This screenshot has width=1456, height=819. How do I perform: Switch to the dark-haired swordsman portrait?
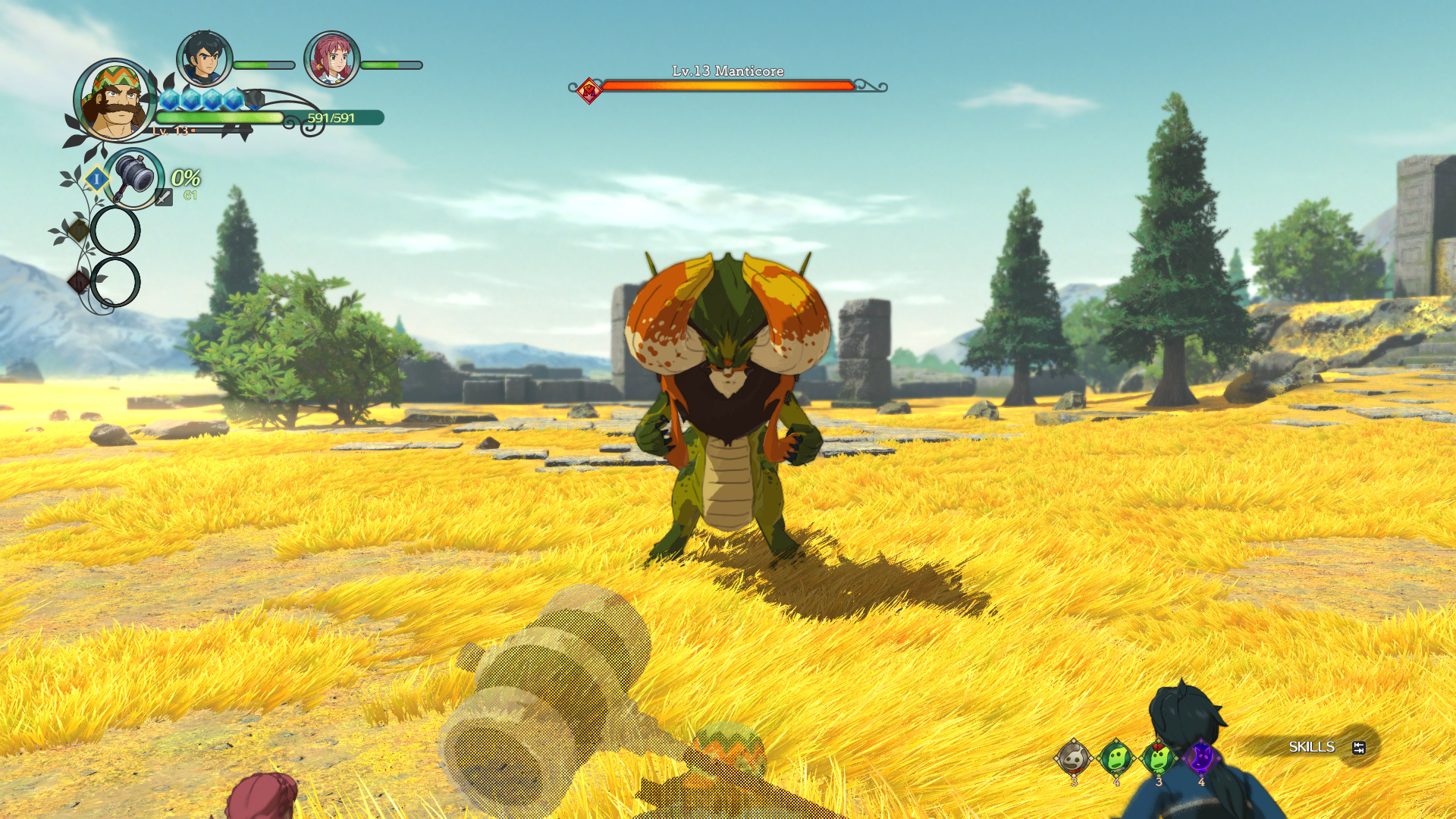pos(204,58)
